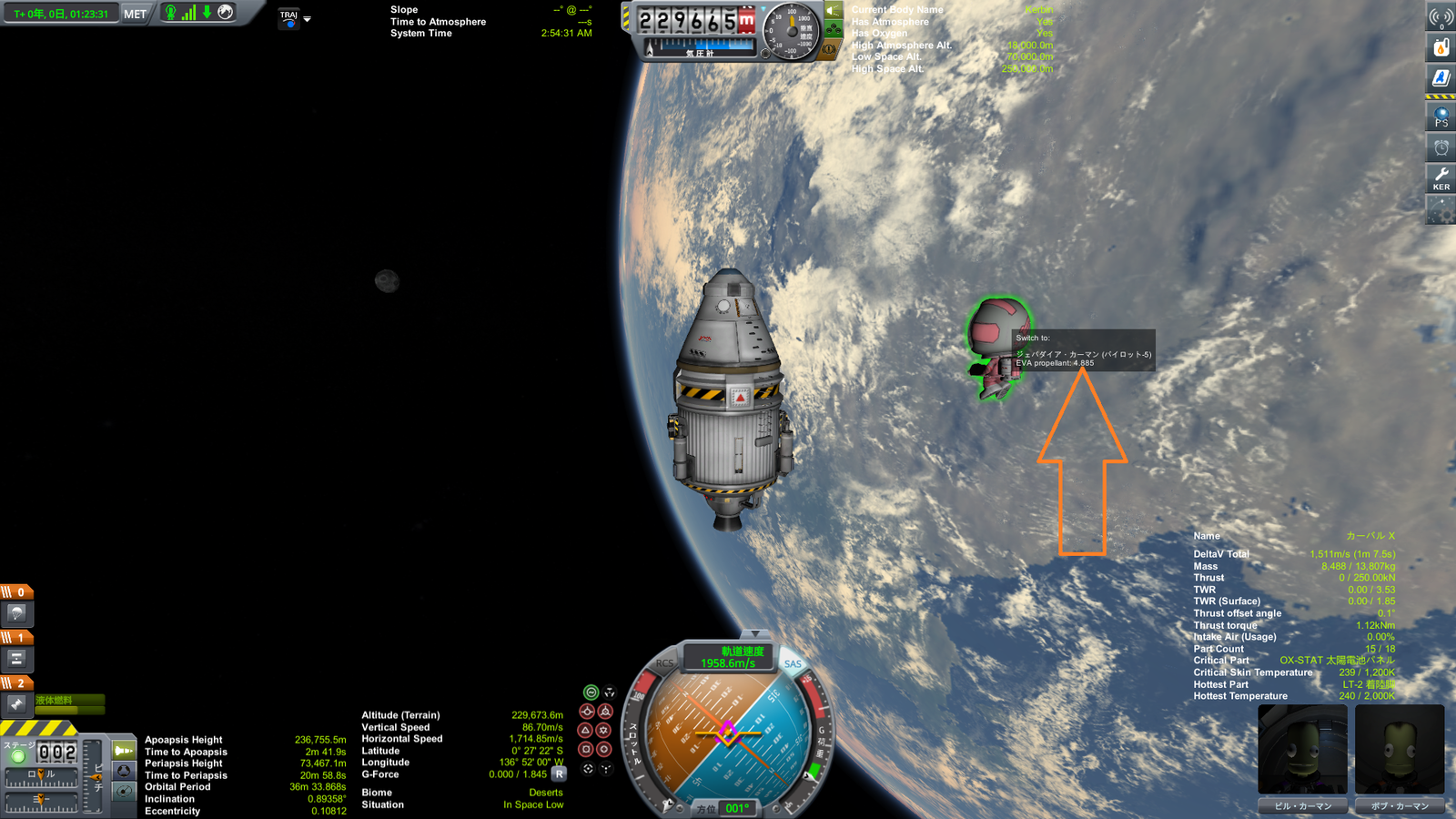
Task: Expand the TRAI trajectories dropdown arrow
Action: [308, 19]
